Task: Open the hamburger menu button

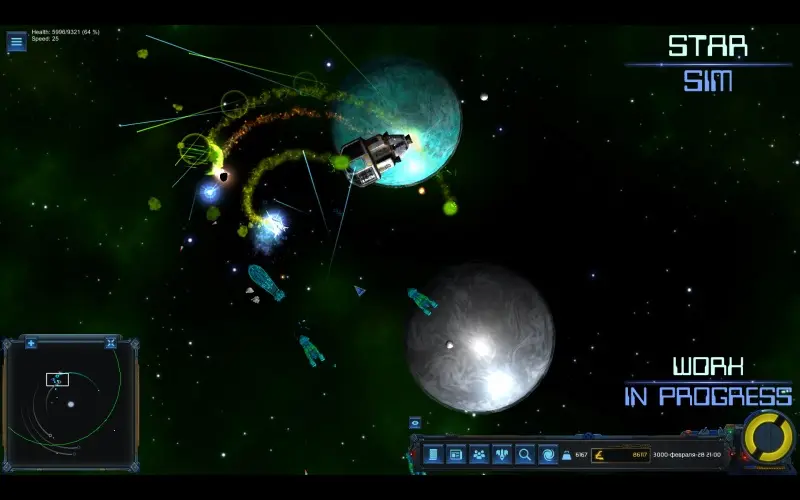Action: (x=17, y=42)
